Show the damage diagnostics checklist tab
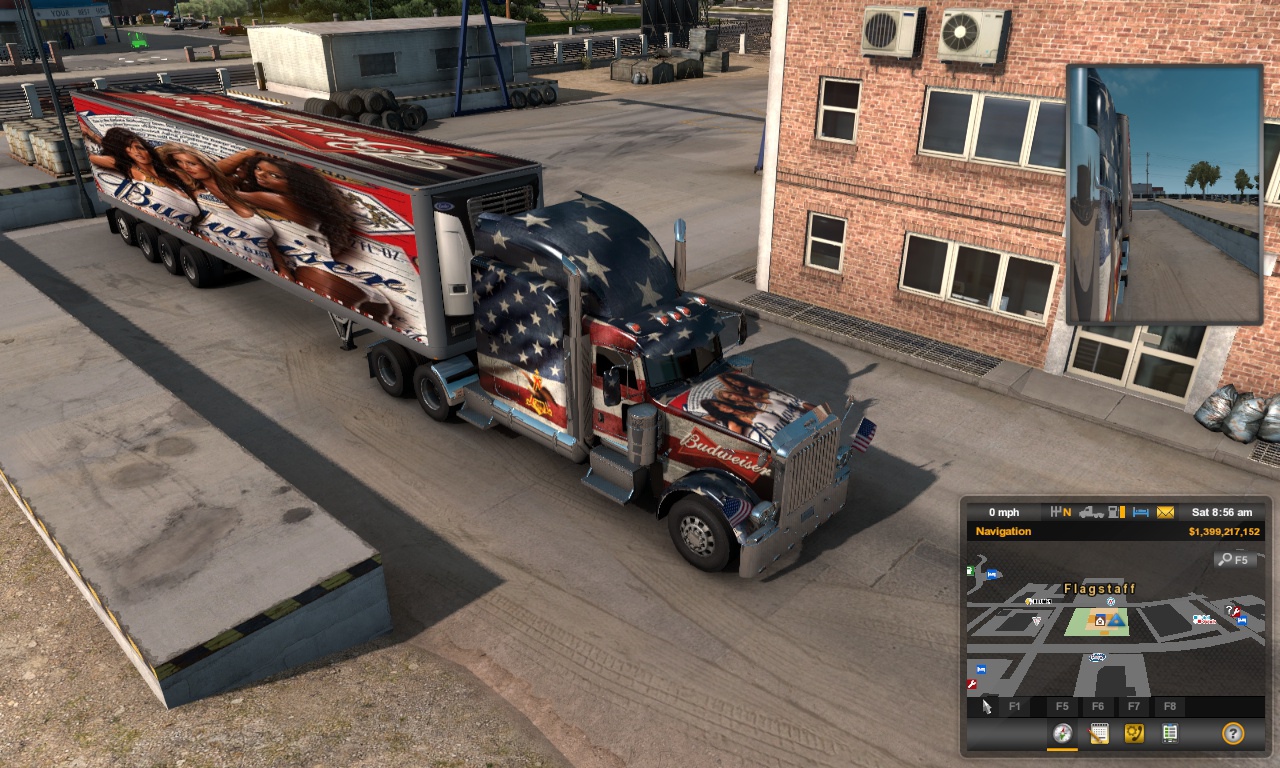The image size is (1280, 768). pyautogui.click(x=1169, y=734)
